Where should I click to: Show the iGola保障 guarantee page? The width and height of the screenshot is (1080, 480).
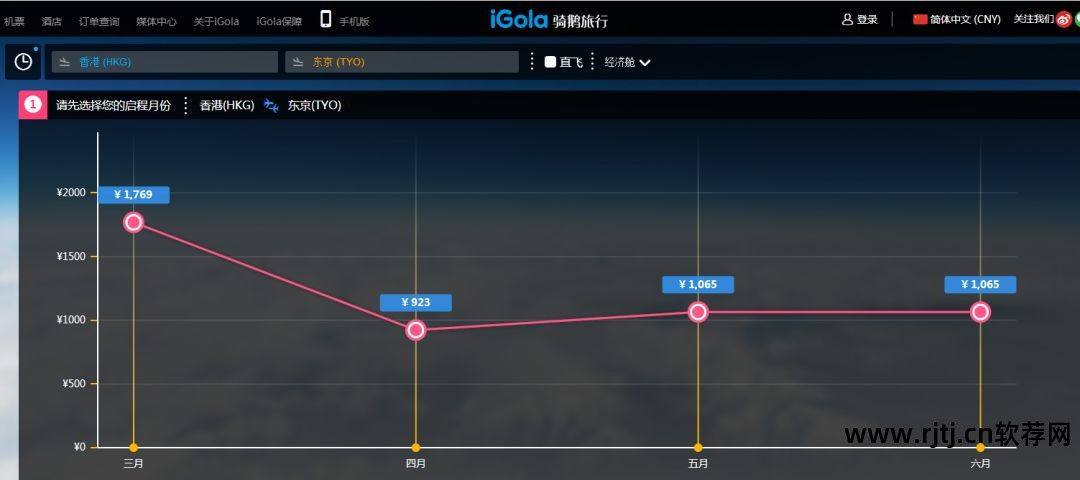tap(279, 21)
